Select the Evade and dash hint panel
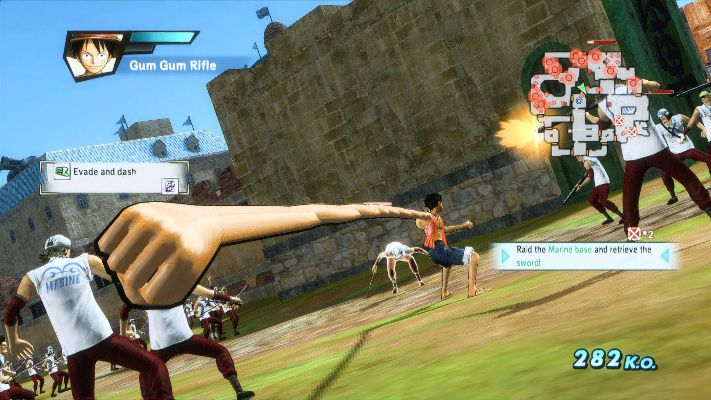Viewport: 711px width, 400px height. (x=114, y=177)
